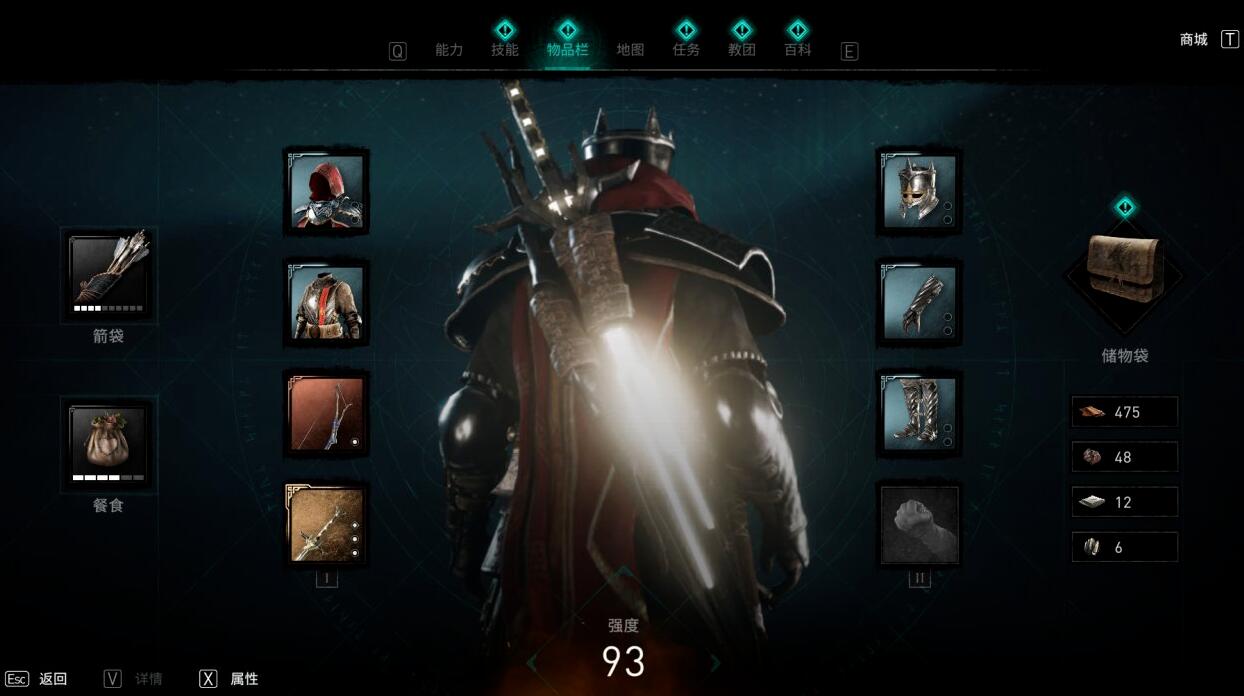Switch to the 能力 tab
Image resolution: width=1244 pixels, height=696 pixels.
coord(449,50)
